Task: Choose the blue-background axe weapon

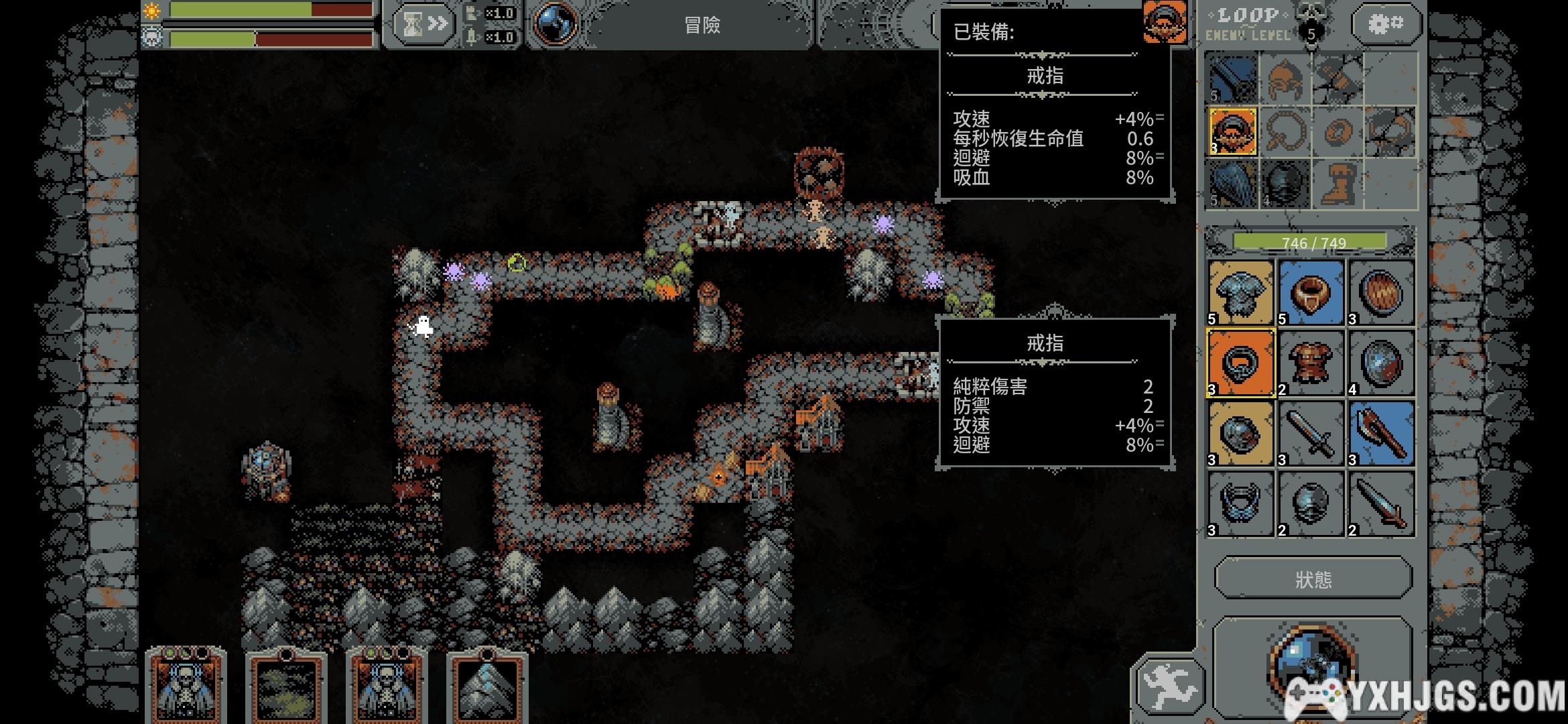Action: pyautogui.click(x=1381, y=434)
